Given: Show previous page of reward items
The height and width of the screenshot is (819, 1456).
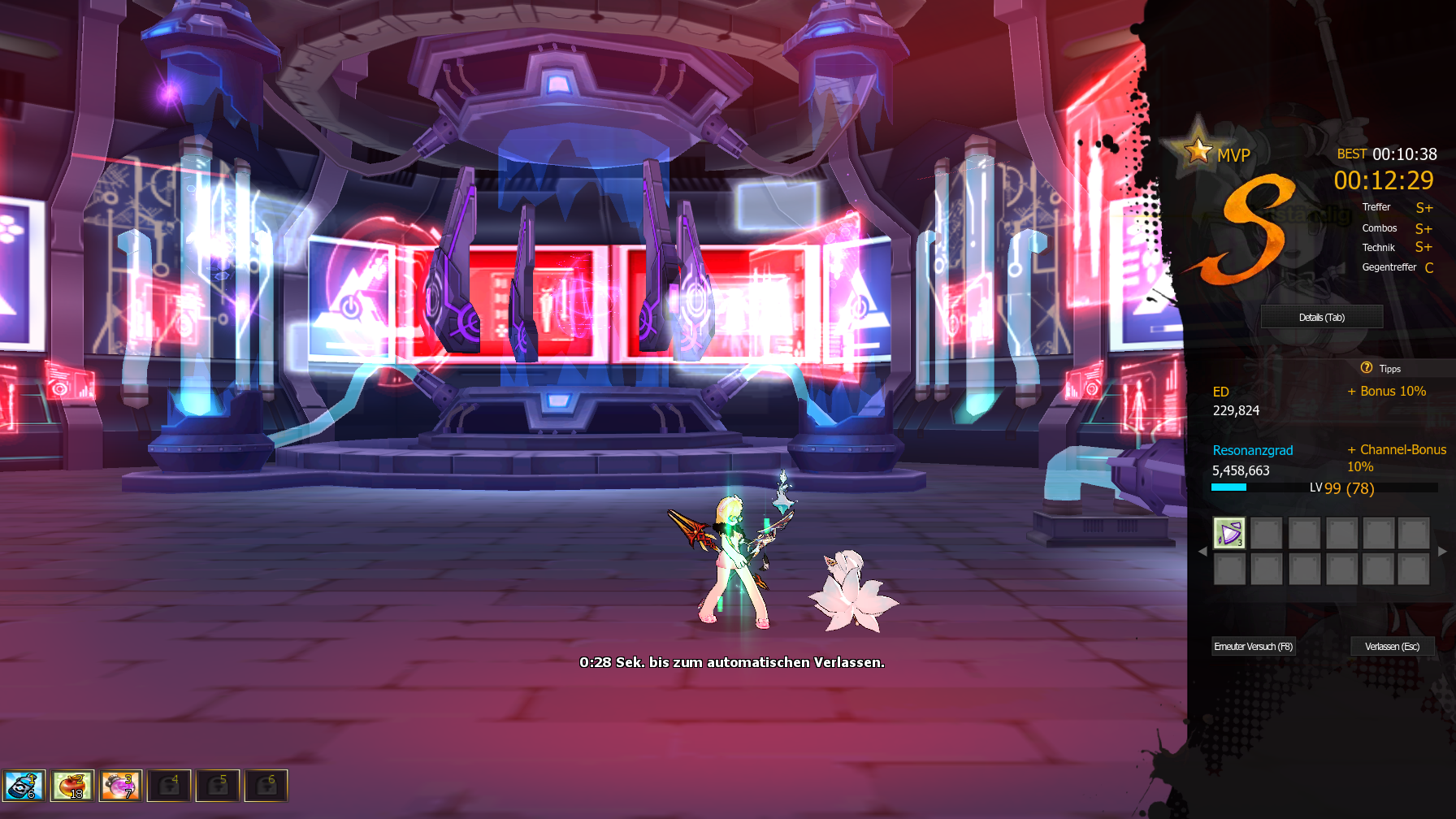Looking at the screenshot, I should (x=1202, y=551).
